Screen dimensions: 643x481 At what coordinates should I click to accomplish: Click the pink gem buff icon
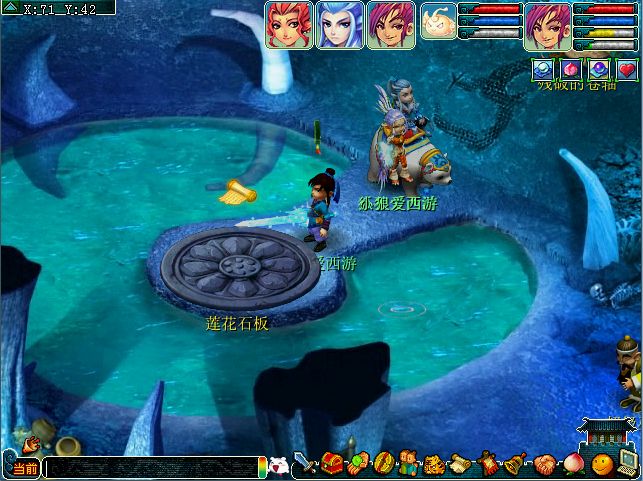[570, 69]
